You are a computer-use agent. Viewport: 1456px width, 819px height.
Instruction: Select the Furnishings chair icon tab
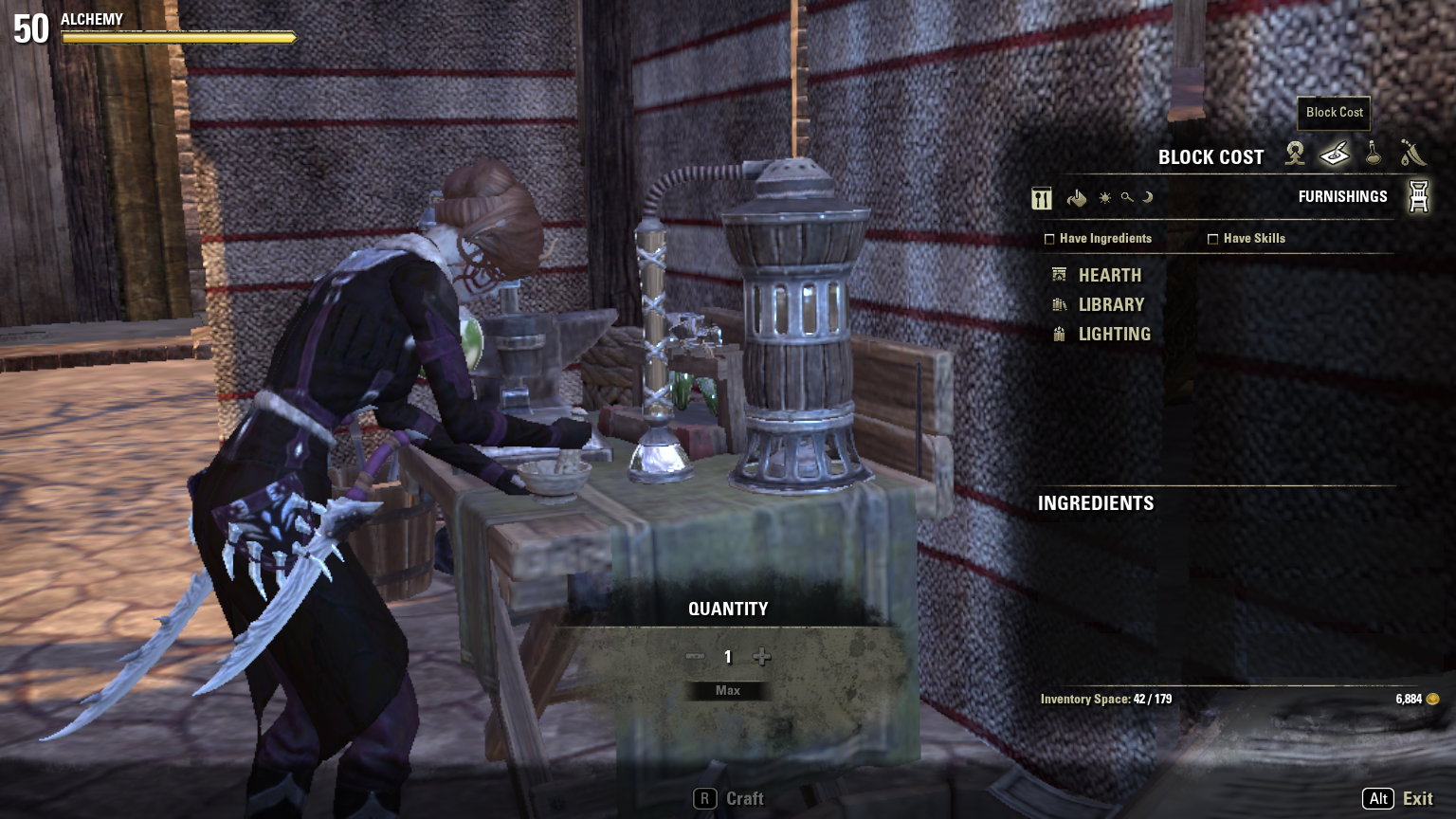[1418, 196]
